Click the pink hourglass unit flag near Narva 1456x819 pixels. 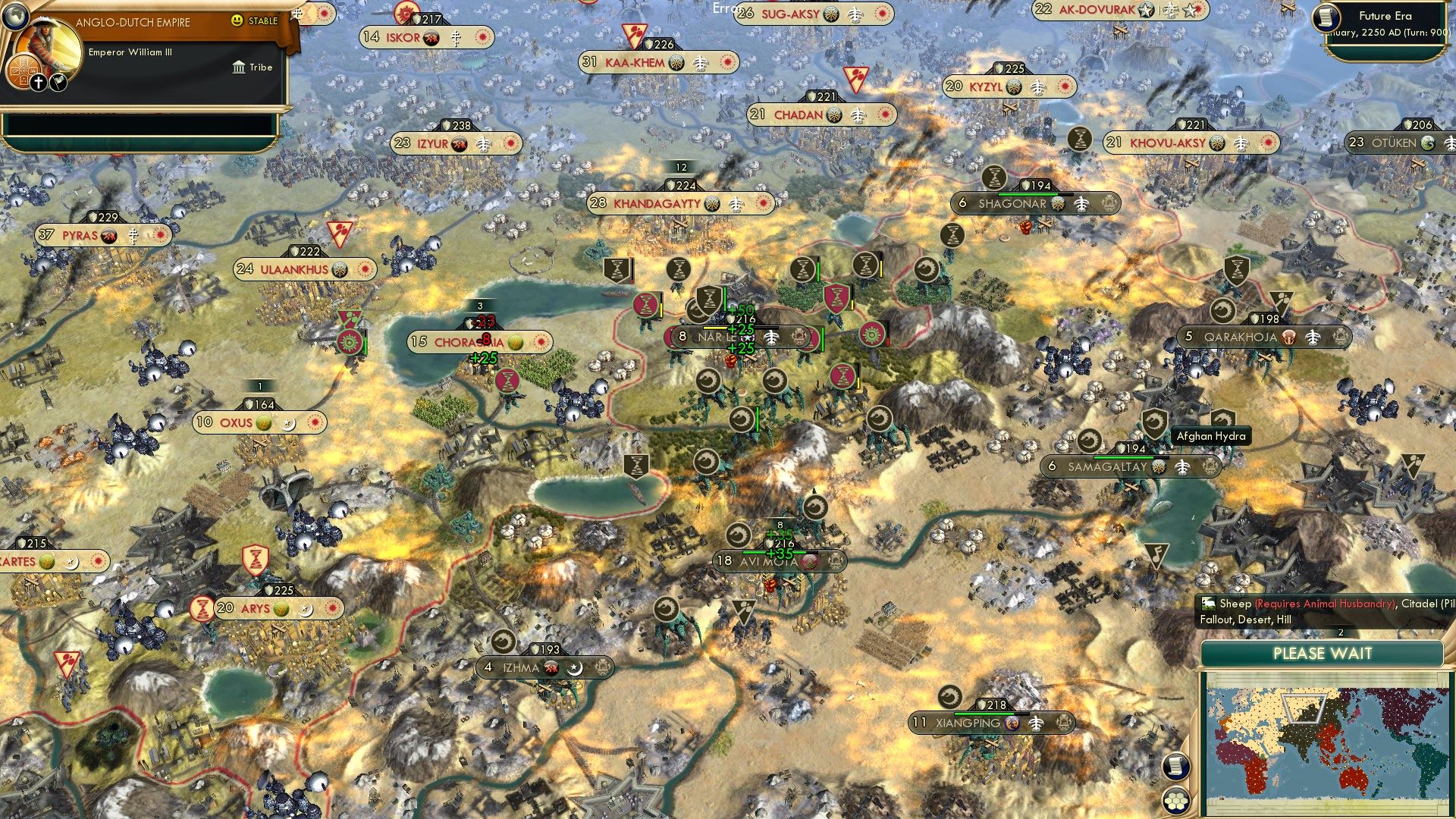click(645, 303)
